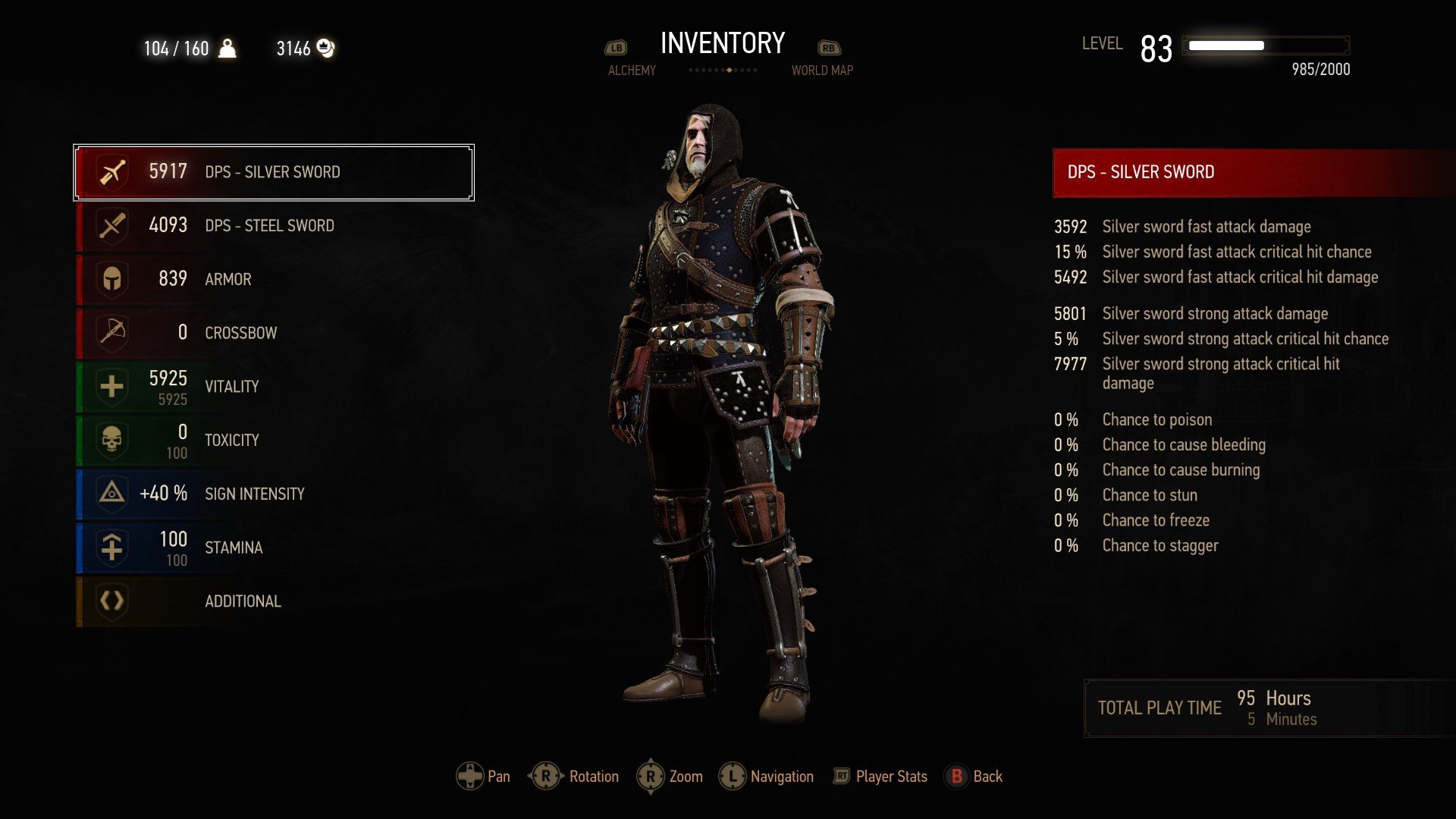Image resolution: width=1456 pixels, height=819 pixels.
Task: Switch to the World Map tab
Action: (822, 70)
